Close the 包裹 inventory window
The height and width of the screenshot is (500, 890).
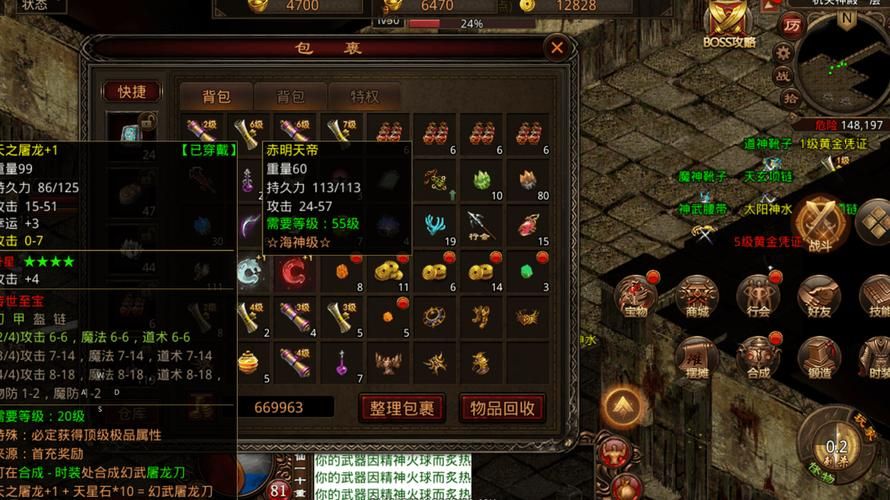pos(557,47)
